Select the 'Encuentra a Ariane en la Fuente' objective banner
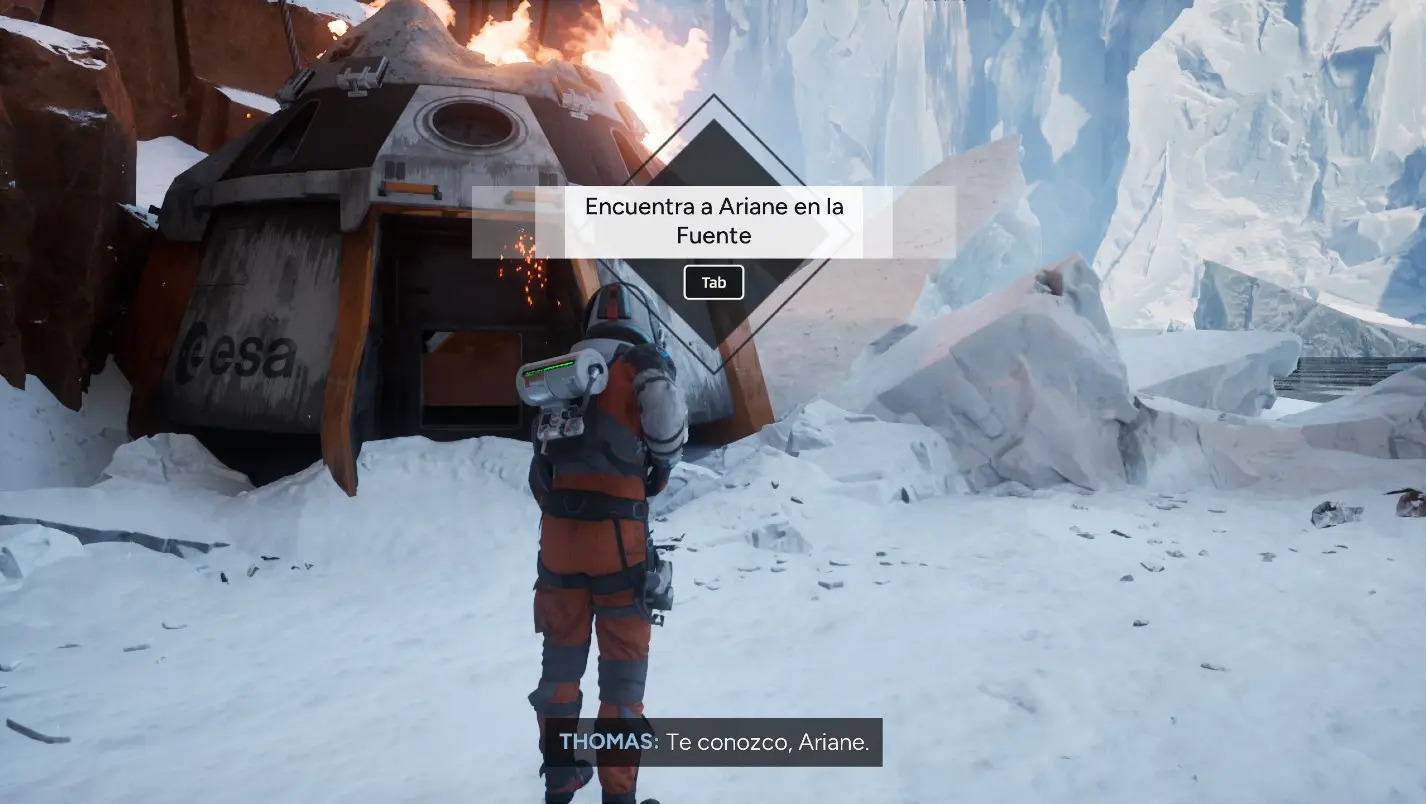 click(x=713, y=221)
